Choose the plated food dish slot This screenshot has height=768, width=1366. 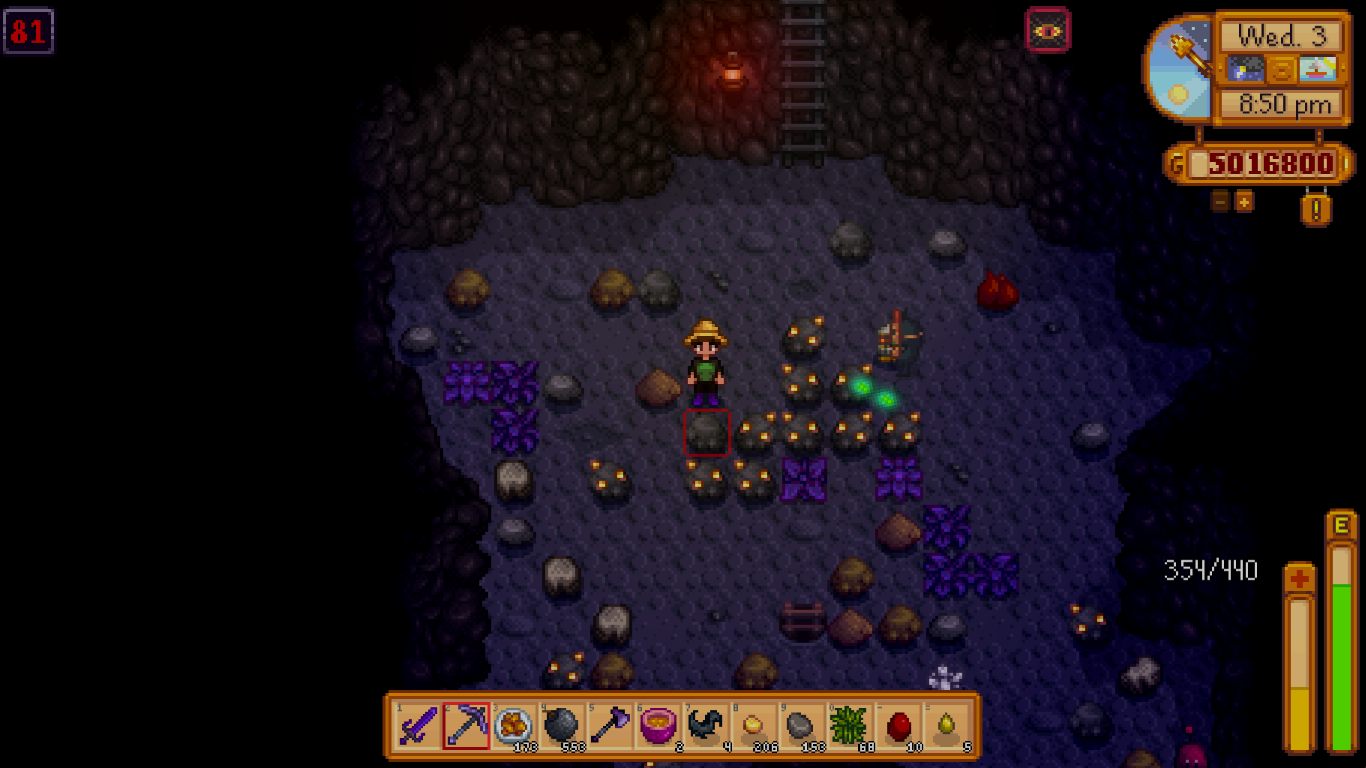(x=514, y=726)
